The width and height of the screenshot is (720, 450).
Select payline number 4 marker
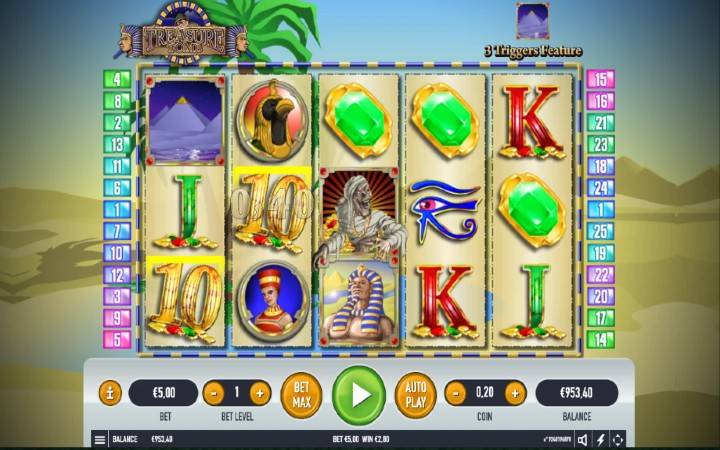coord(117,79)
